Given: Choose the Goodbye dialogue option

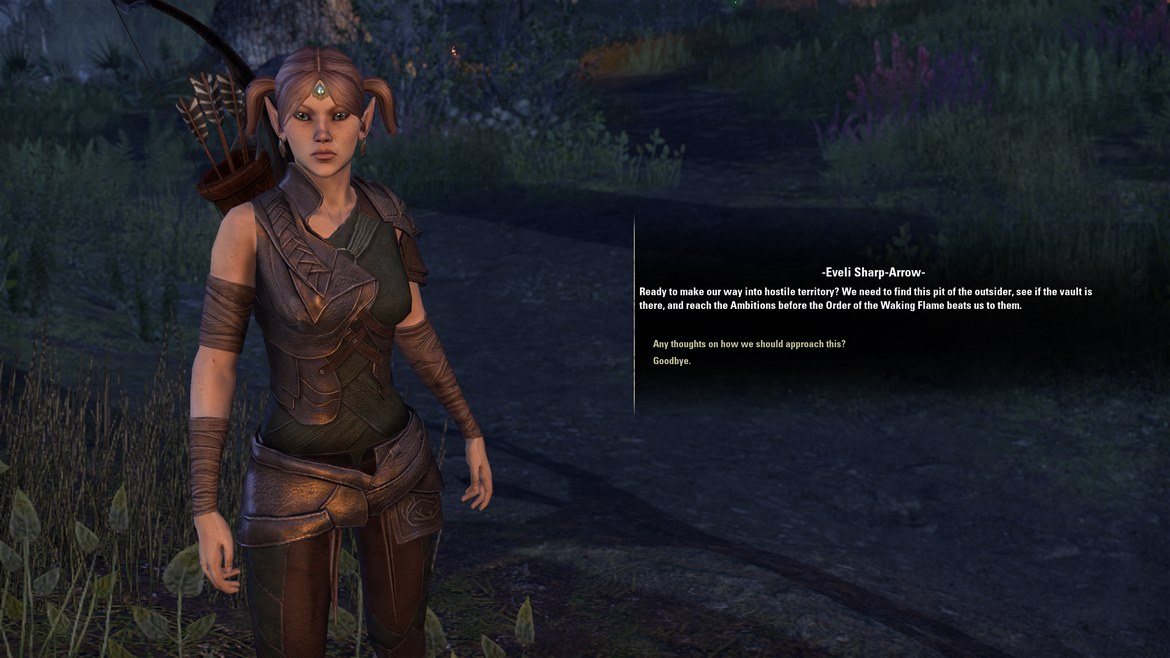Looking at the screenshot, I should point(672,361).
